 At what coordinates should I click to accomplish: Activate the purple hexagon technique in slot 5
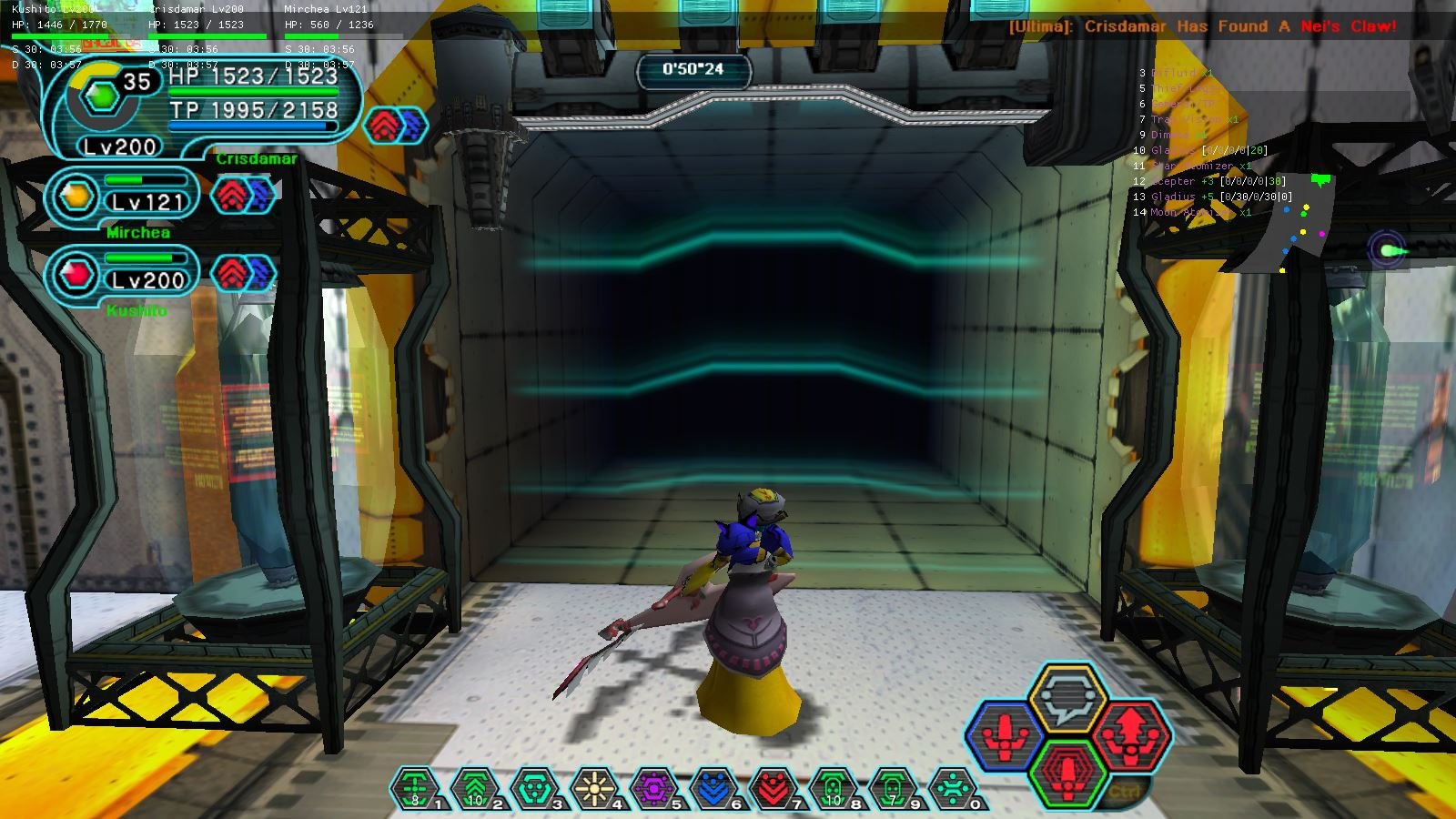pyautogui.click(x=654, y=789)
